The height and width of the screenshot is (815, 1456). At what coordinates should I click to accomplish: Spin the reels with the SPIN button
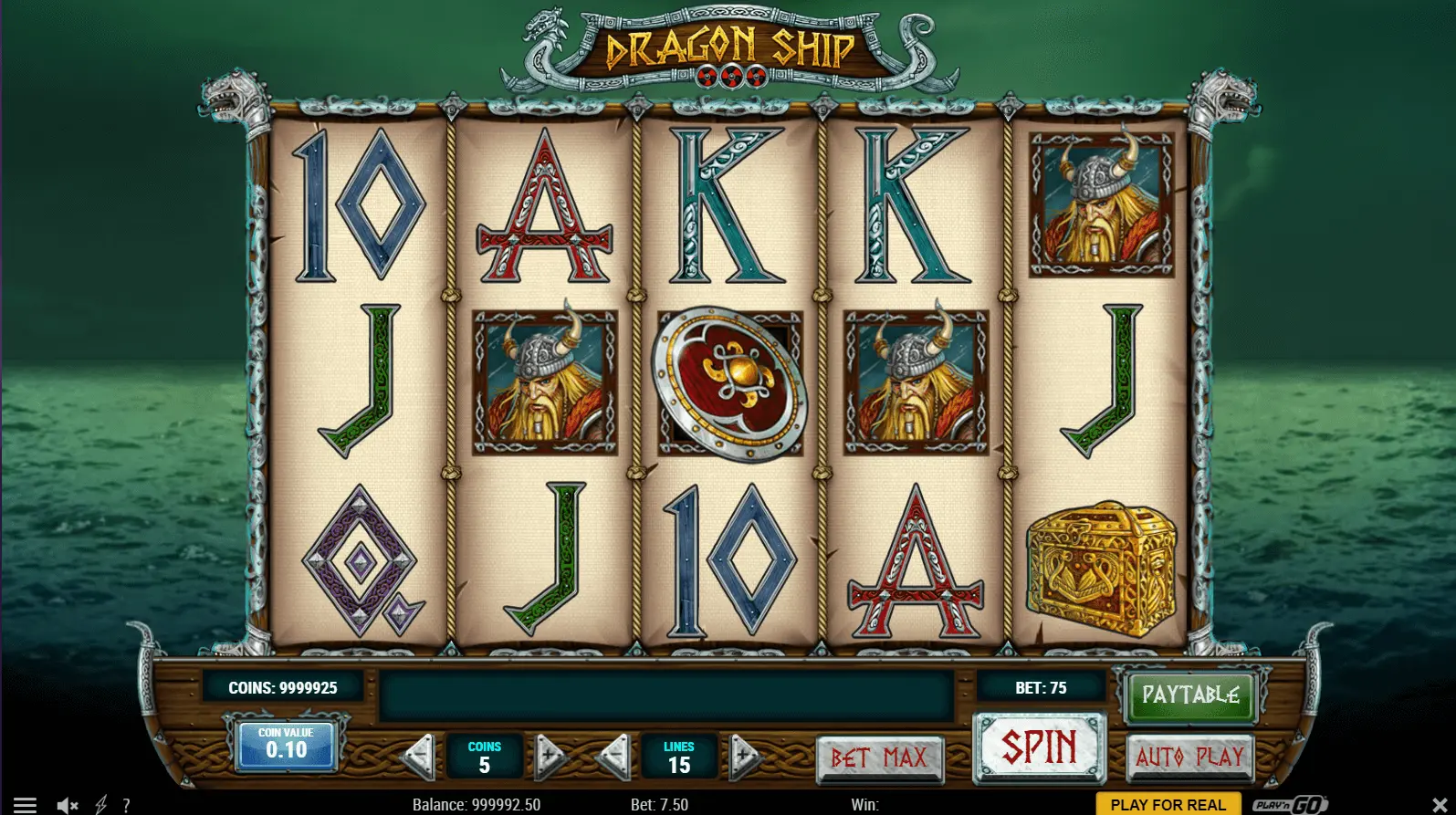(x=1040, y=747)
